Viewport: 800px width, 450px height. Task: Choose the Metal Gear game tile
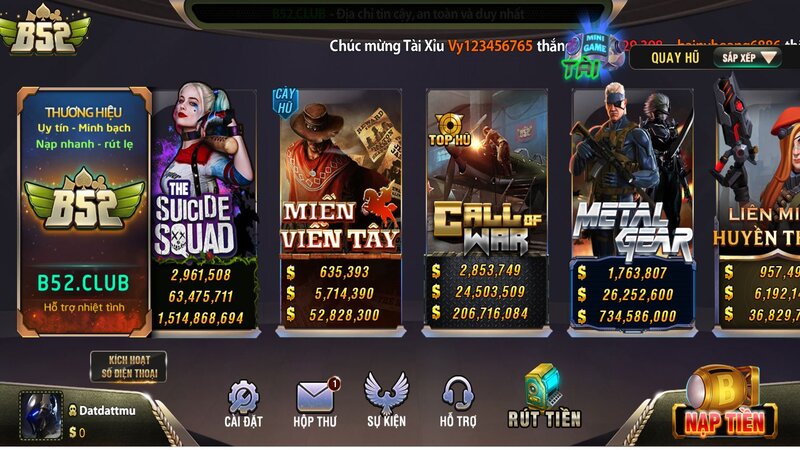(632, 210)
